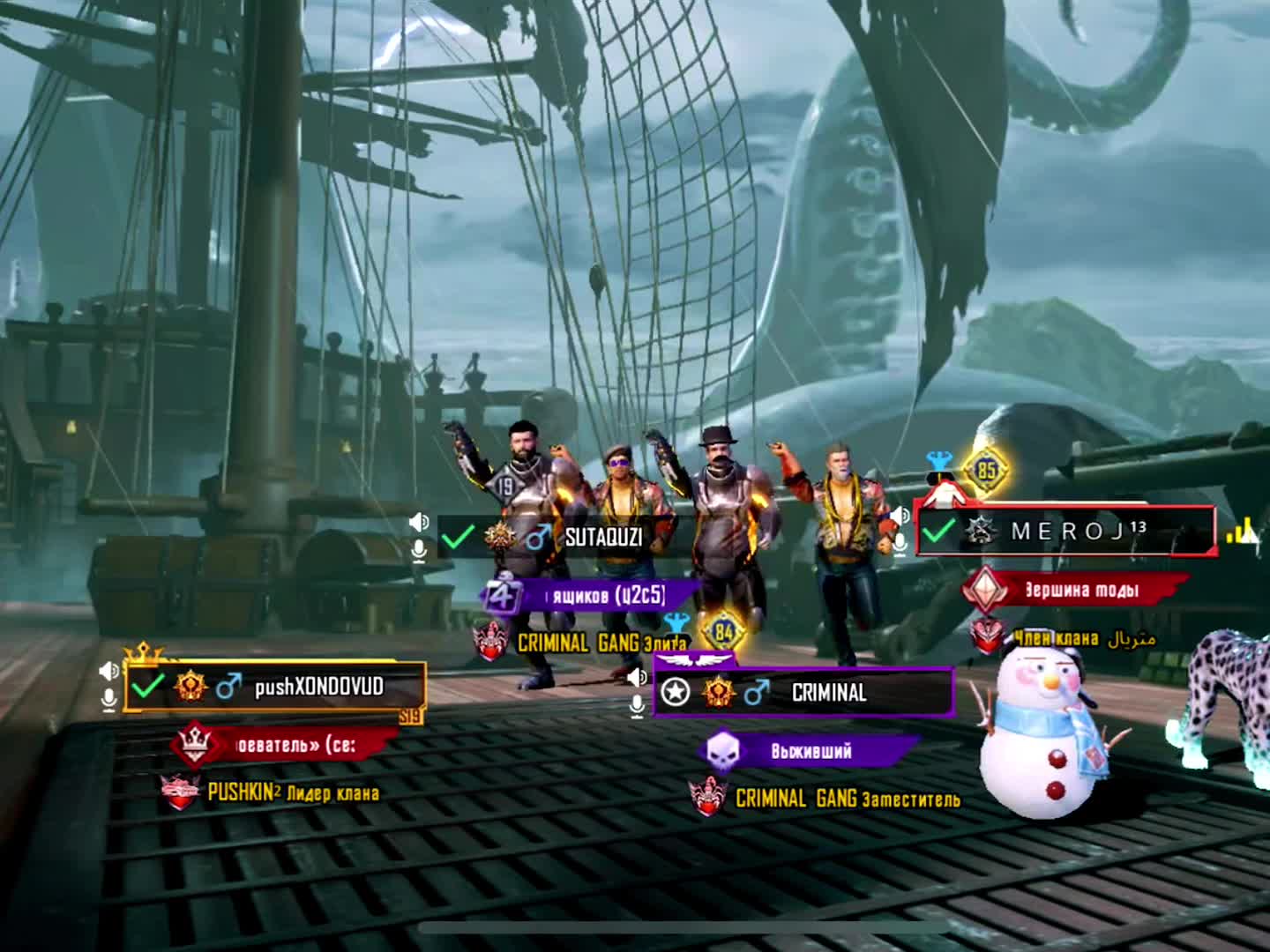1270x952 pixels.
Task: Click the level 84 badge above CRIMINAL
Action: tap(723, 631)
